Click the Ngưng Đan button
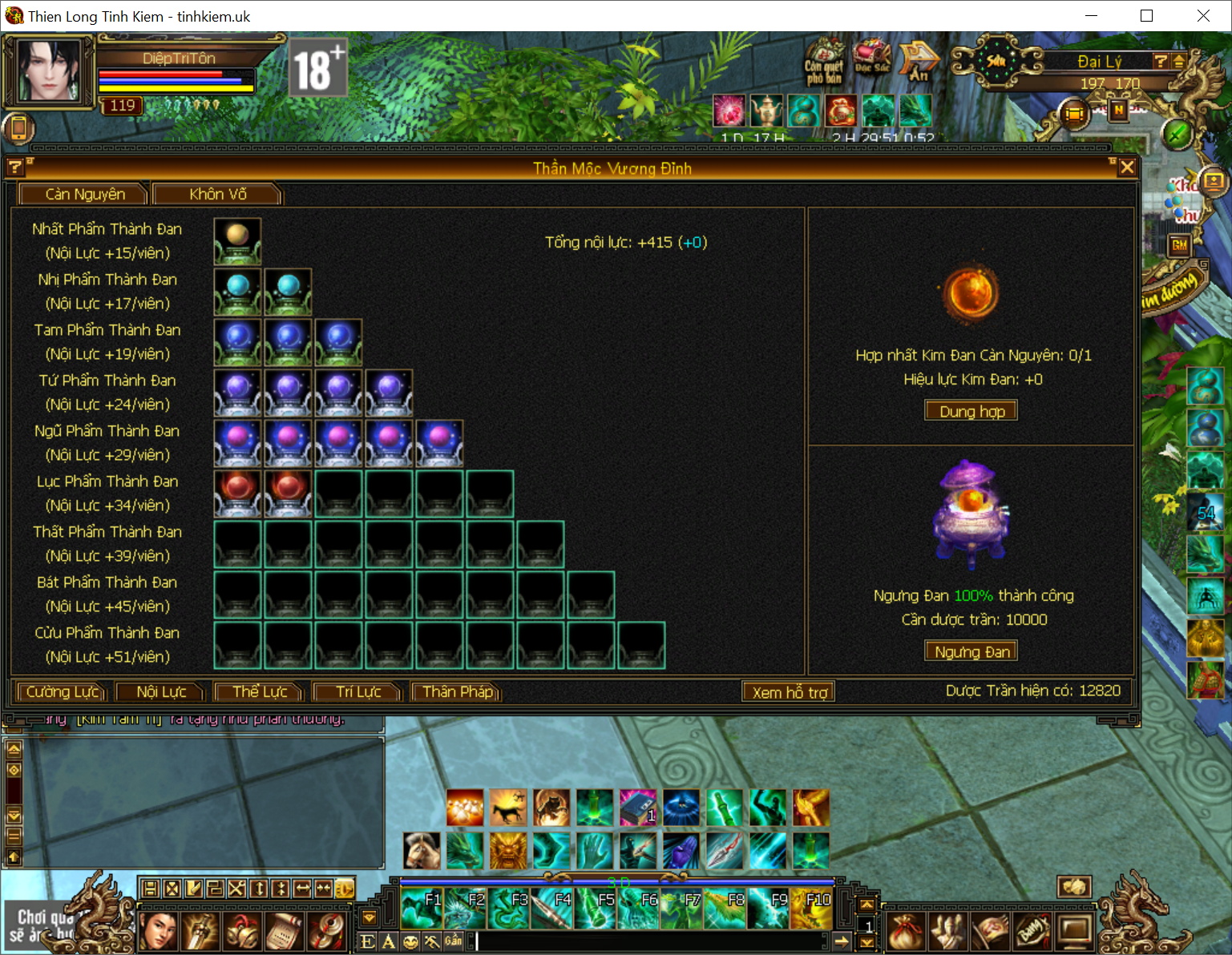Screen dimensions: 1232x955 (971, 651)
